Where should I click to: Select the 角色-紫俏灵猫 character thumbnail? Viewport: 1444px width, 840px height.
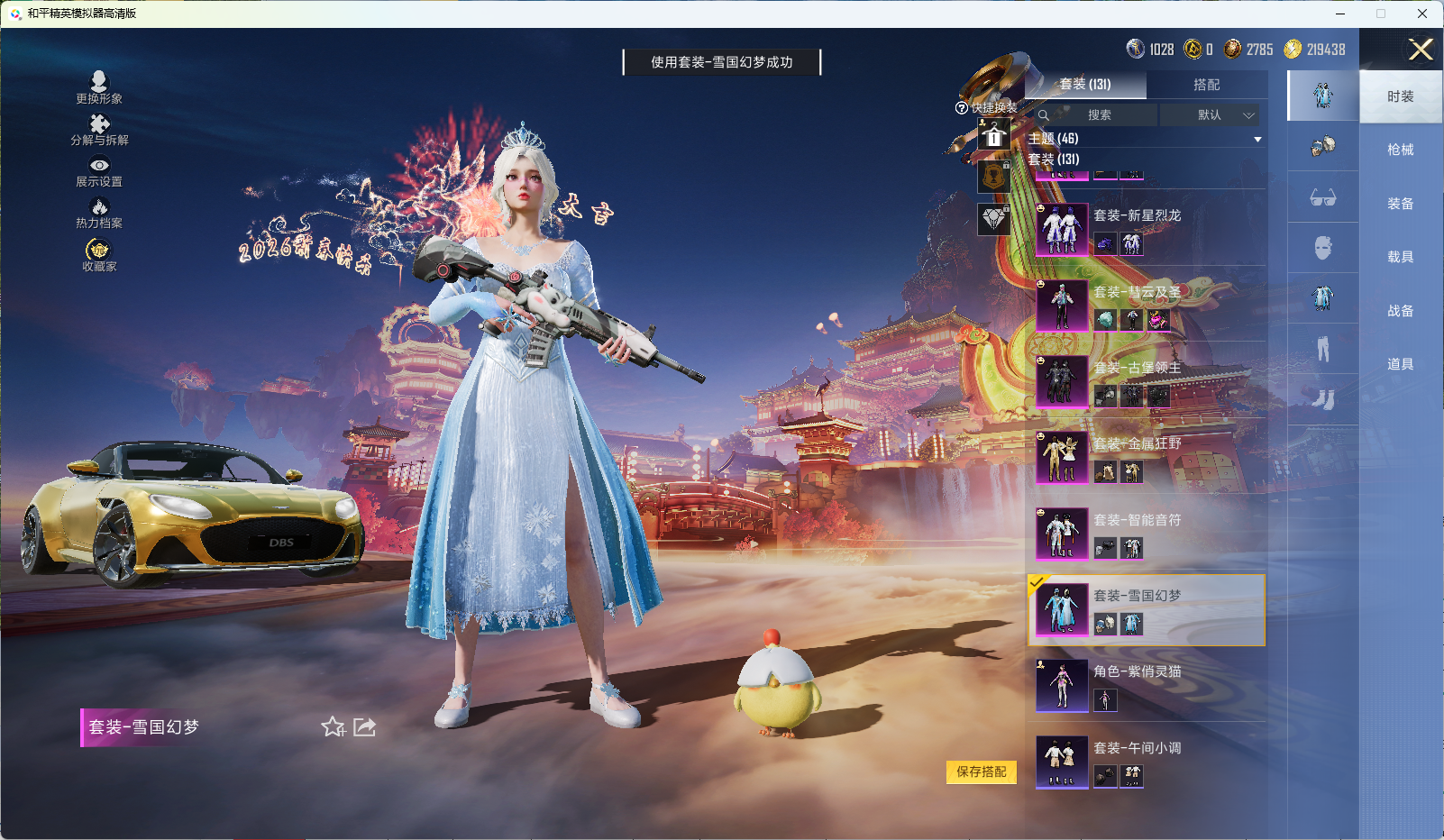1062,685
